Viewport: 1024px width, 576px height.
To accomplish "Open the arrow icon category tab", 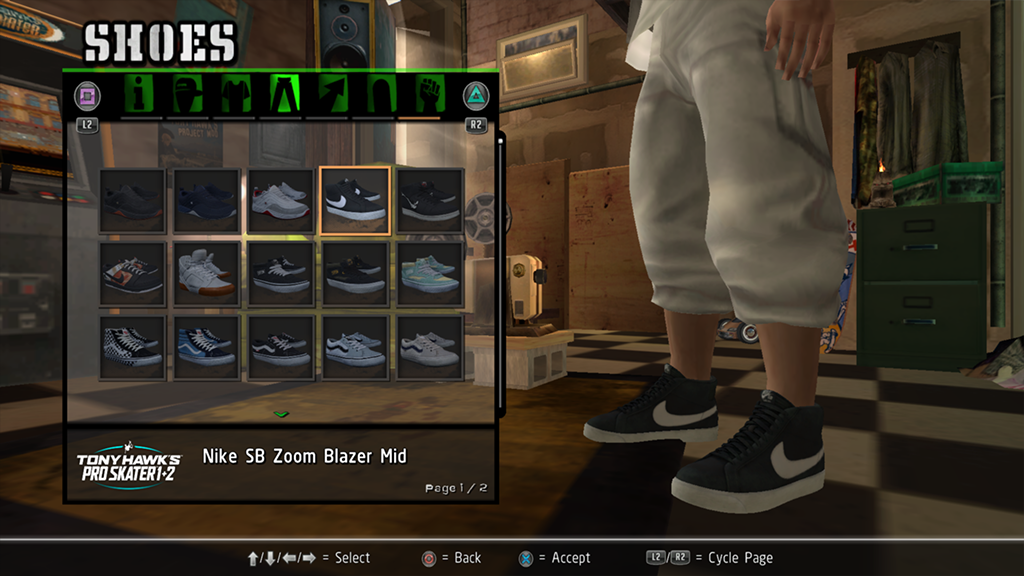I will point(328,96).
